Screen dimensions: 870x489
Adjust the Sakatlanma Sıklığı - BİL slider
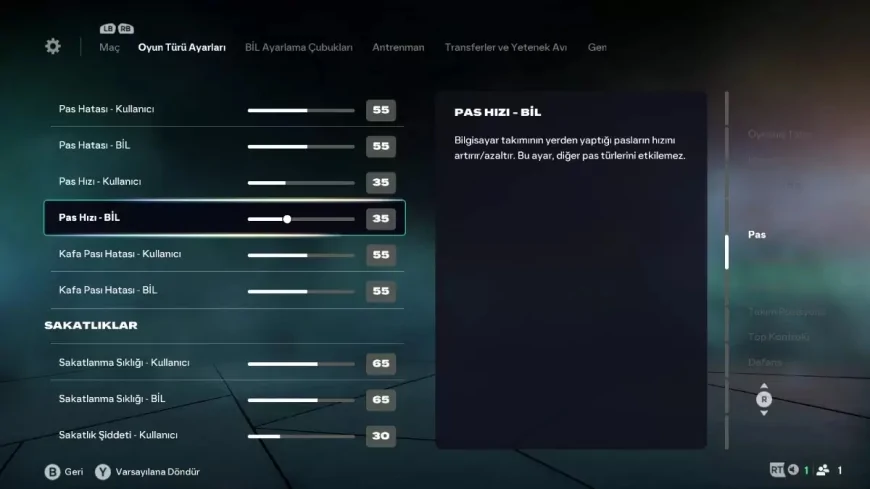(x=301, y=400)
